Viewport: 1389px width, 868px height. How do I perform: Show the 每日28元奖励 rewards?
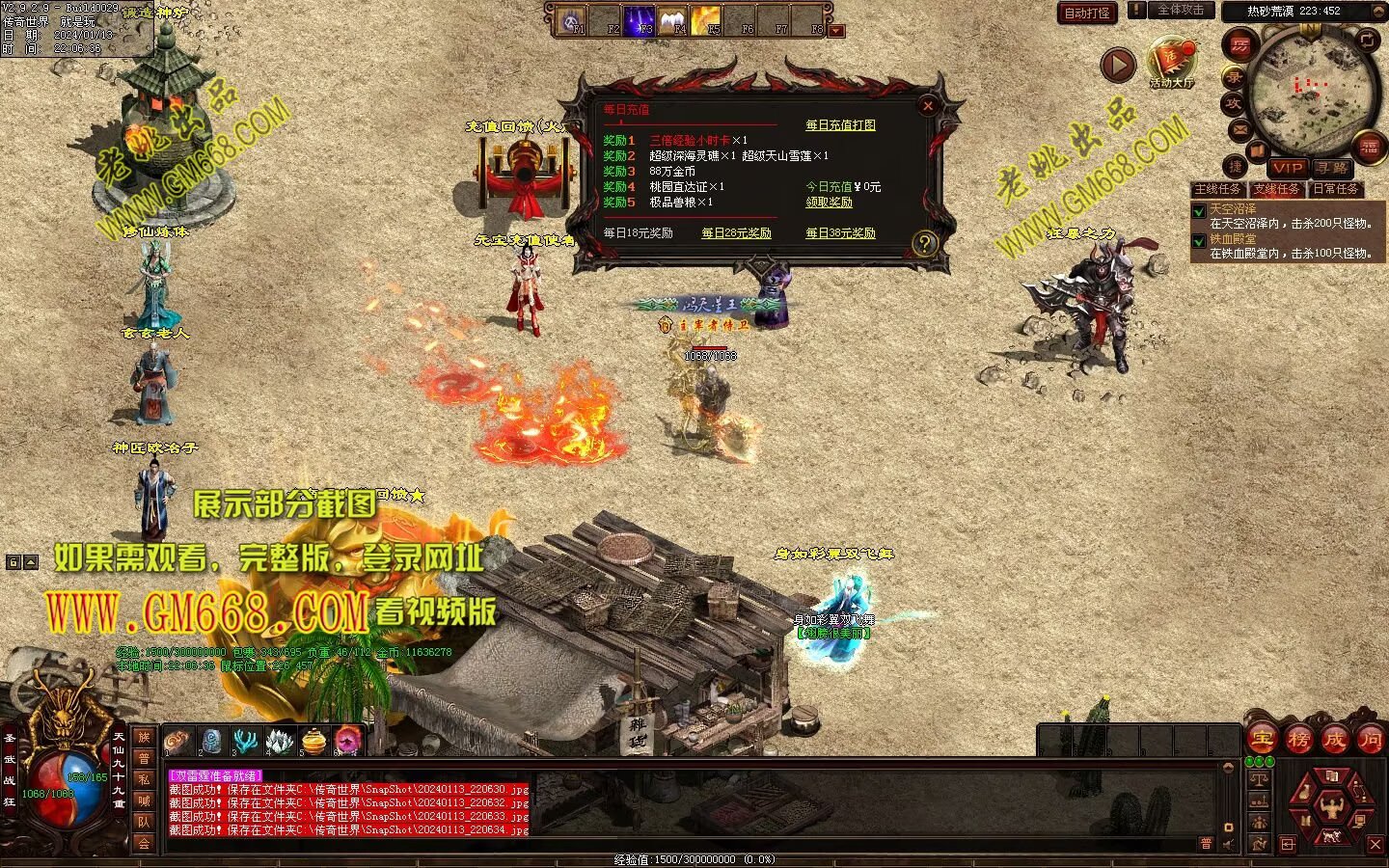pyautogui.click(x=736, y=233)
